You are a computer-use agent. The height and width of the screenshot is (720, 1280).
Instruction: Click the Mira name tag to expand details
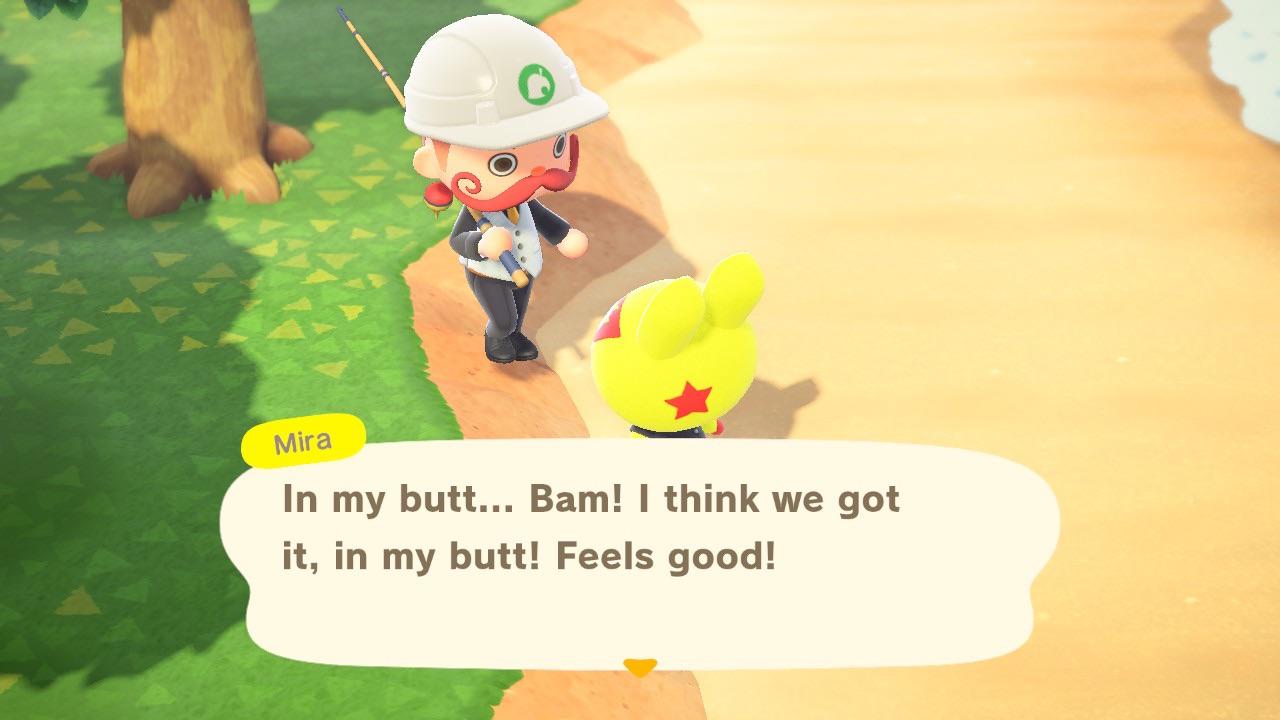(x=302, y=440)
